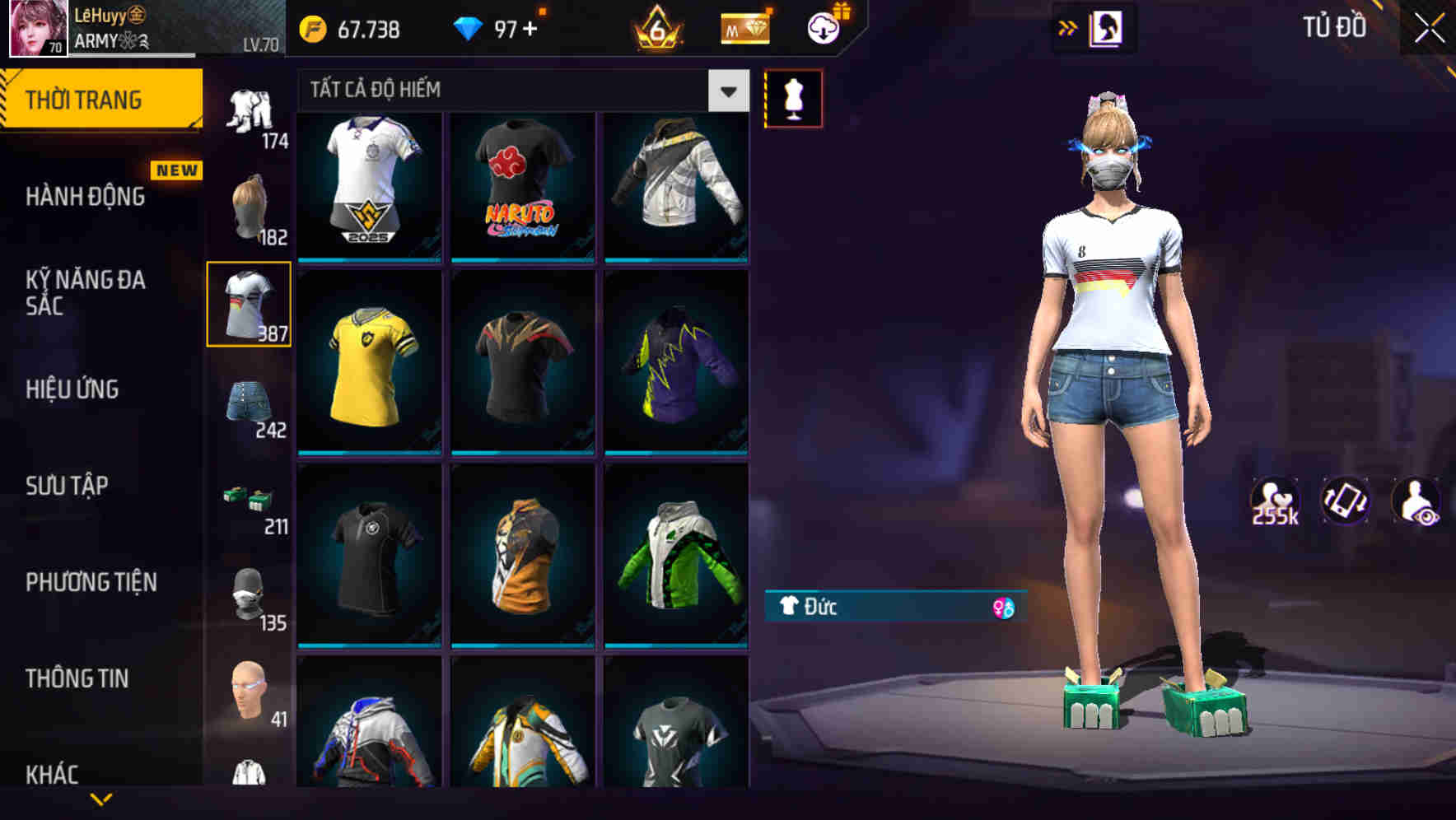Open the Phương Tiện category
The width and height of the screenshot is (1456, 820).
pyautogui.click(x=91, y=582)
